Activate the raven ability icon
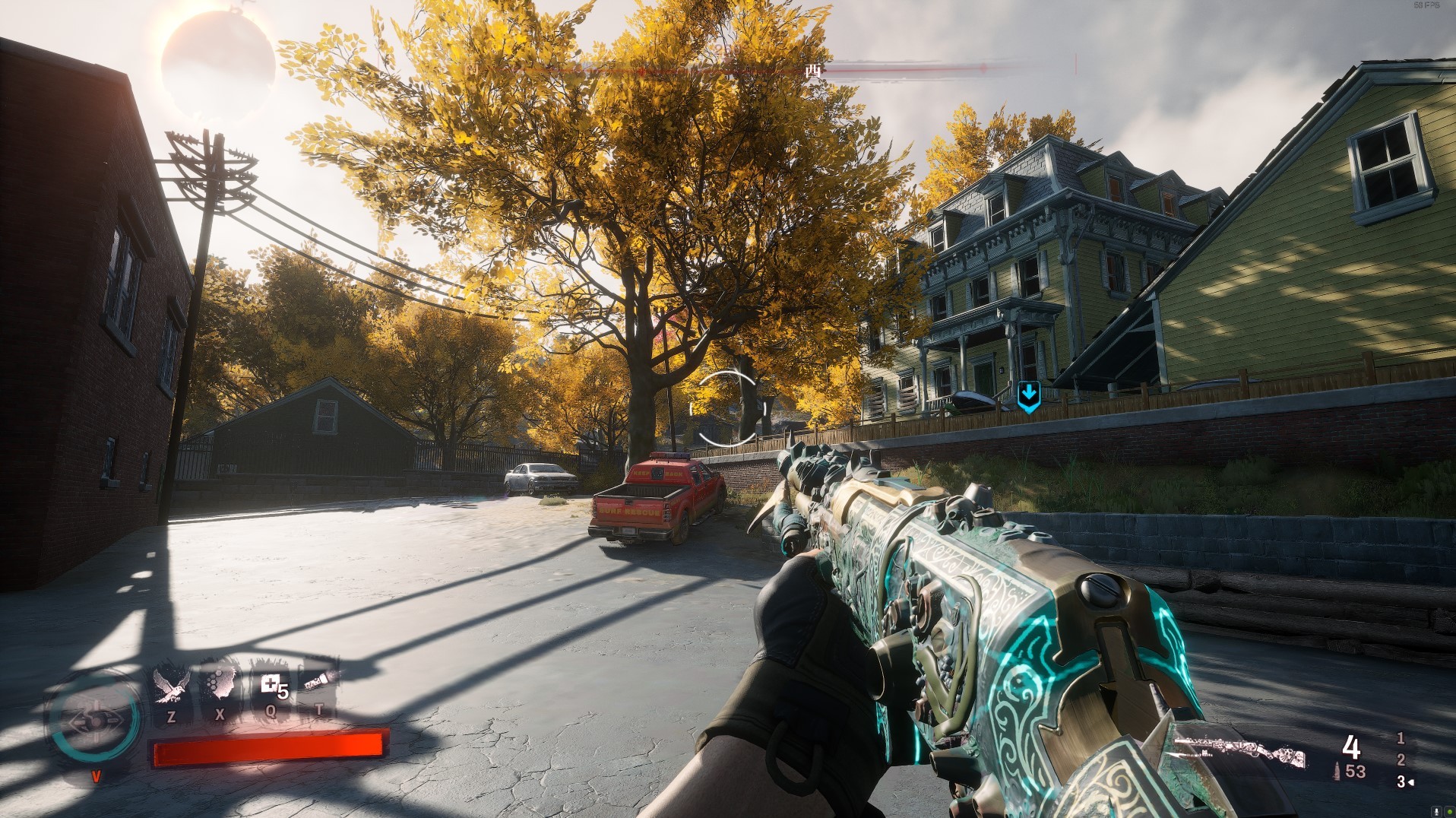This screenshot has height=818, width=1456. [x=170, y=685]
